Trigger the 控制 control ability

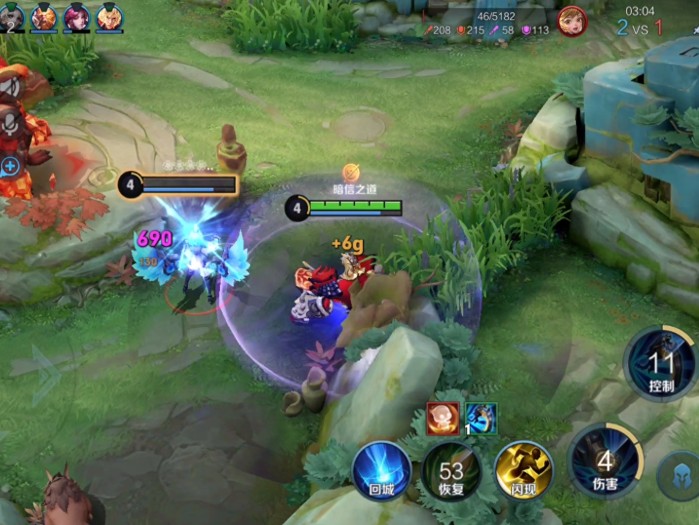pos(661,364)
